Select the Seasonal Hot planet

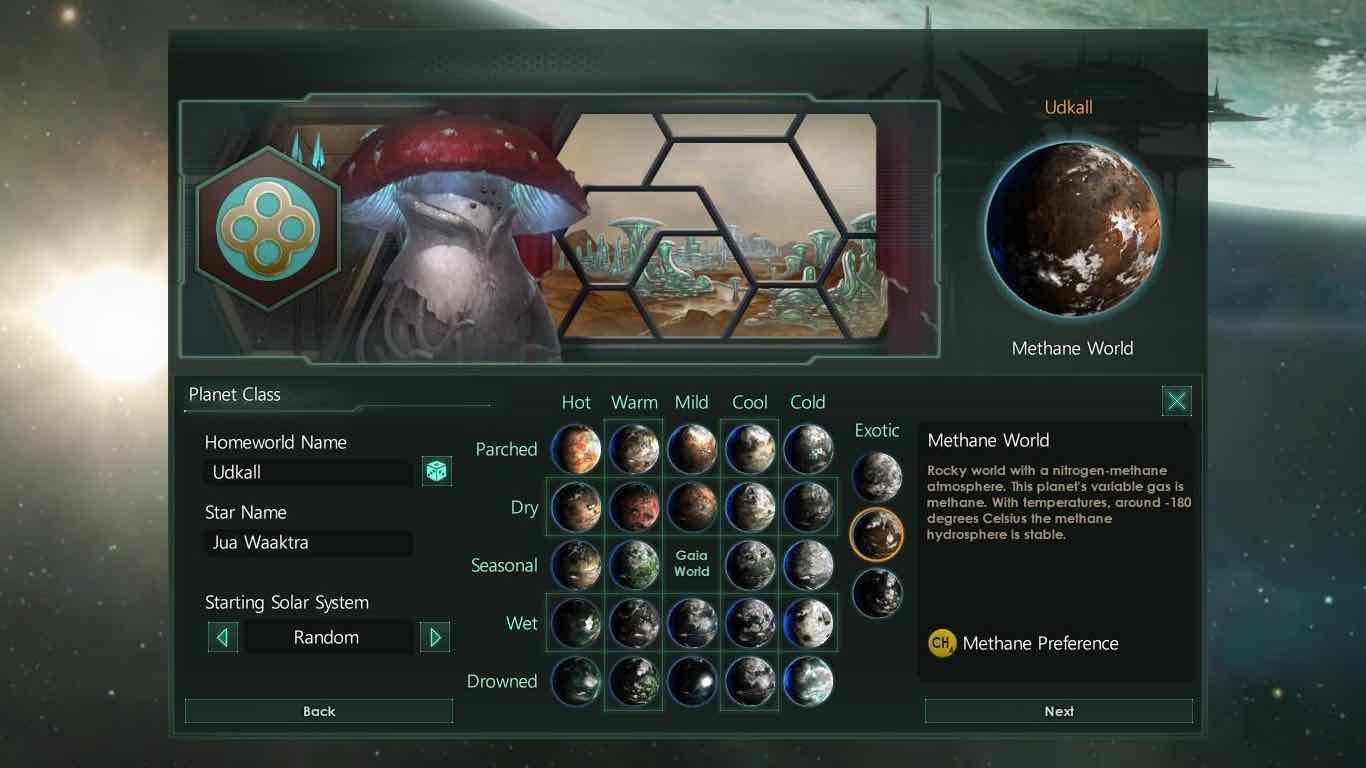coord(576,565)
